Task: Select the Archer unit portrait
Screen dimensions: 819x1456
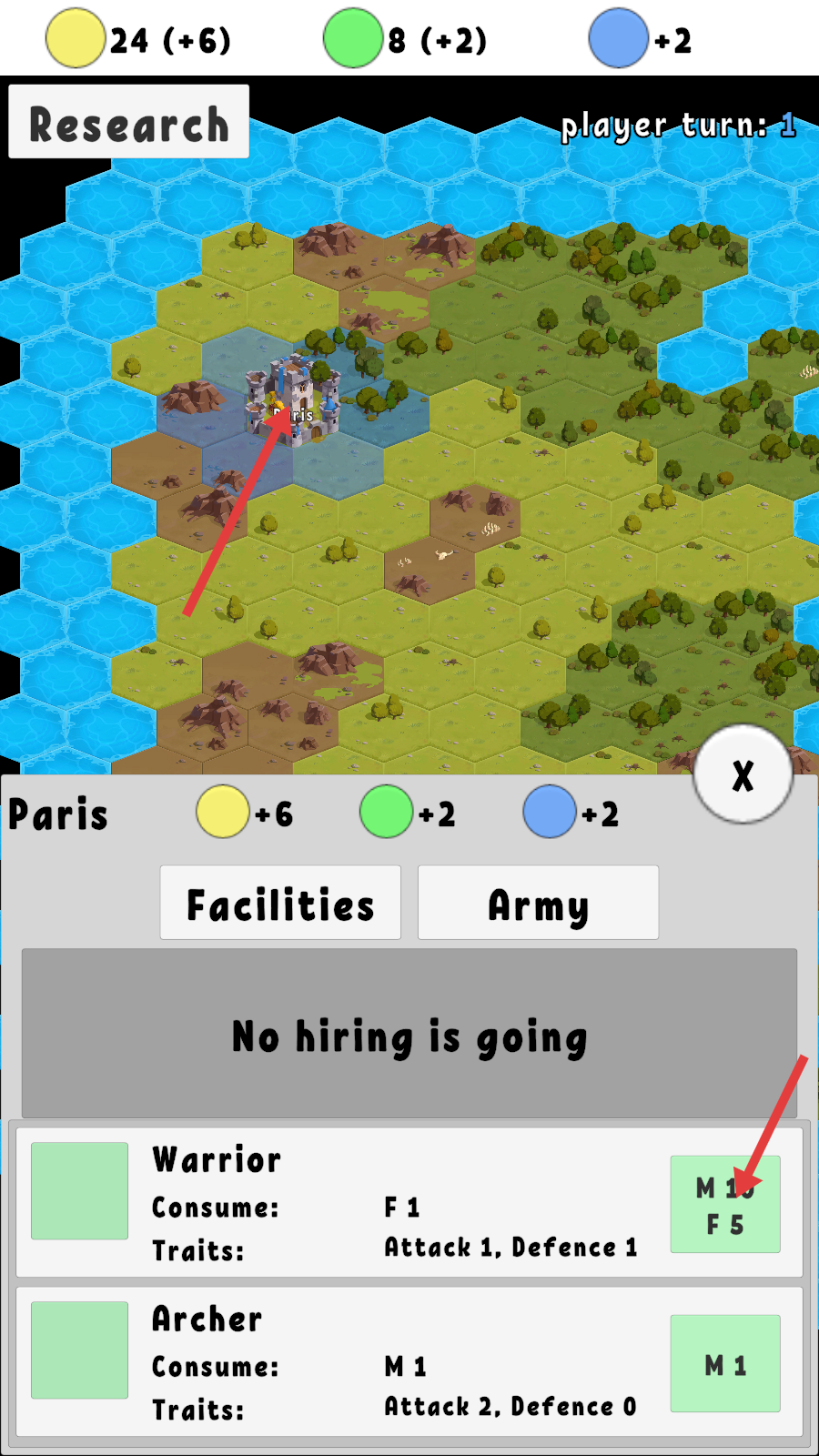Action: 80,1350
